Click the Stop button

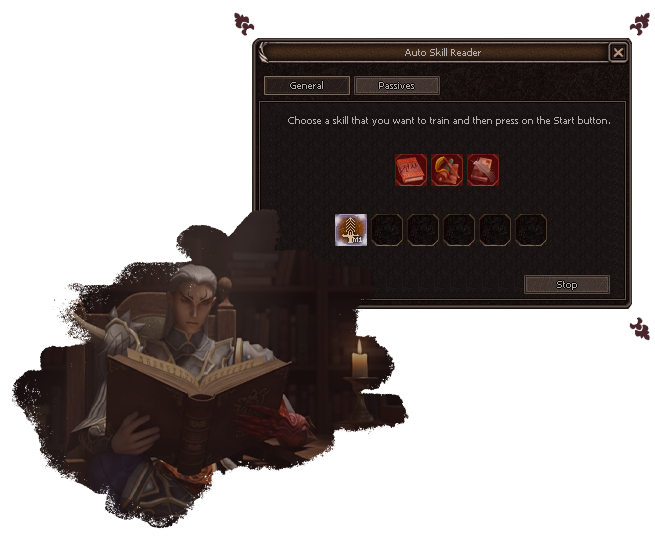[x=566, y=285]
